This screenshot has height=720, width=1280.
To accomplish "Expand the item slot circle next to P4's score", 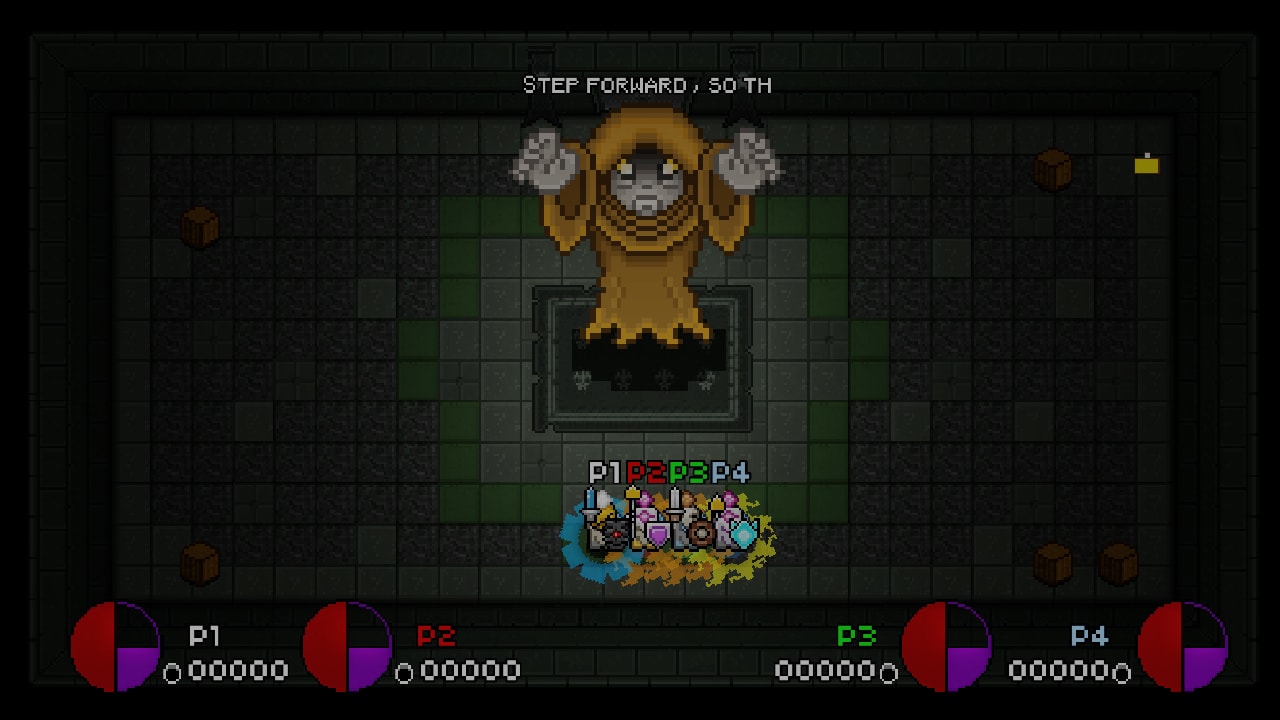I will click(1119, 671).
